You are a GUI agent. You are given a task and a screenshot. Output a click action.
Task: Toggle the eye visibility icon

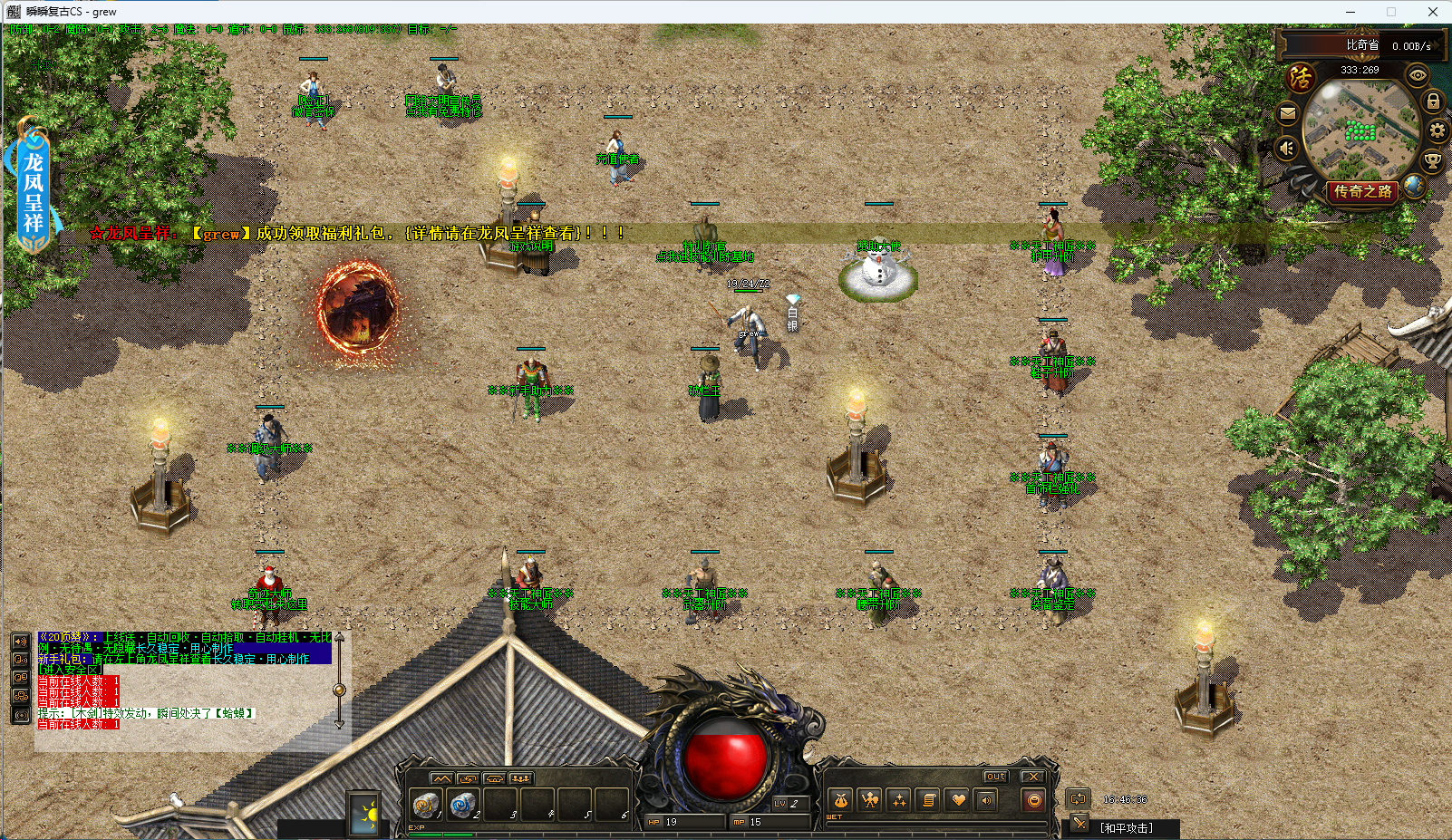pyautogui.click(x=1418, y=74)
